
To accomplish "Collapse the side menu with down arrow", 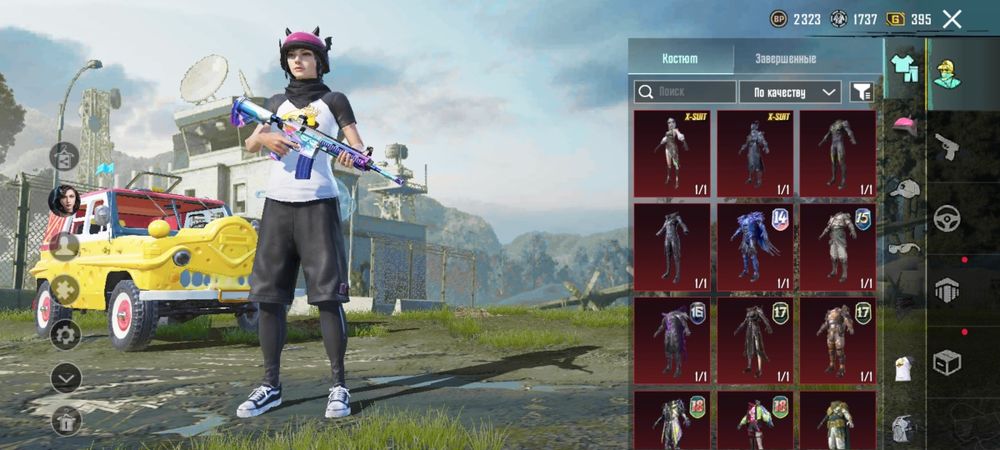I will coord(65,377).
